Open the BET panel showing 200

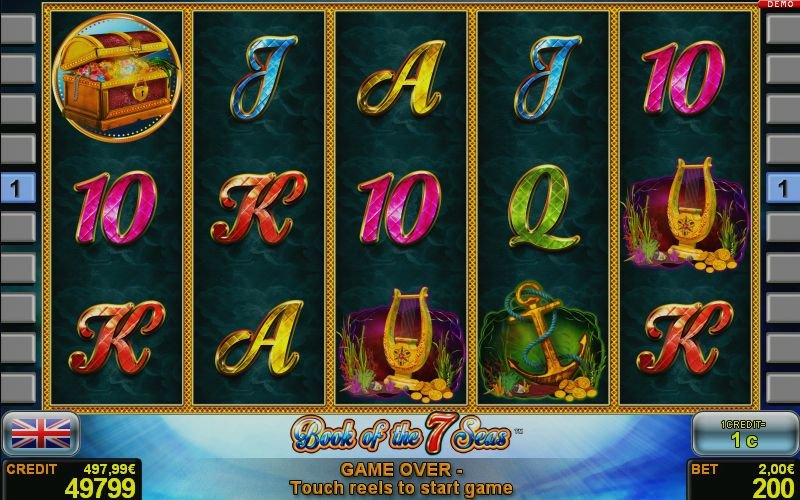tap(743, 479)
